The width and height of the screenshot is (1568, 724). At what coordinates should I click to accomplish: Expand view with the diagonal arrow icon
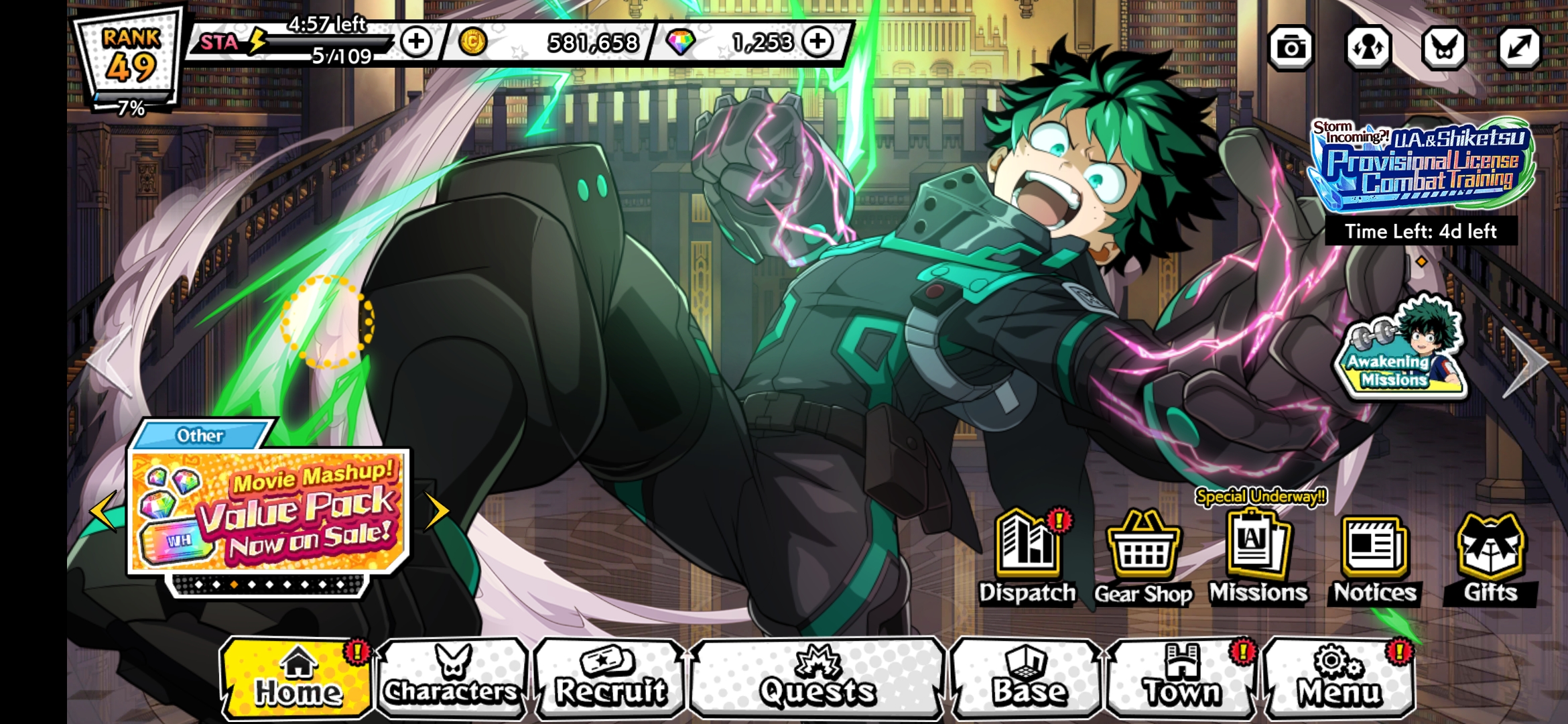coord(1519,48)
